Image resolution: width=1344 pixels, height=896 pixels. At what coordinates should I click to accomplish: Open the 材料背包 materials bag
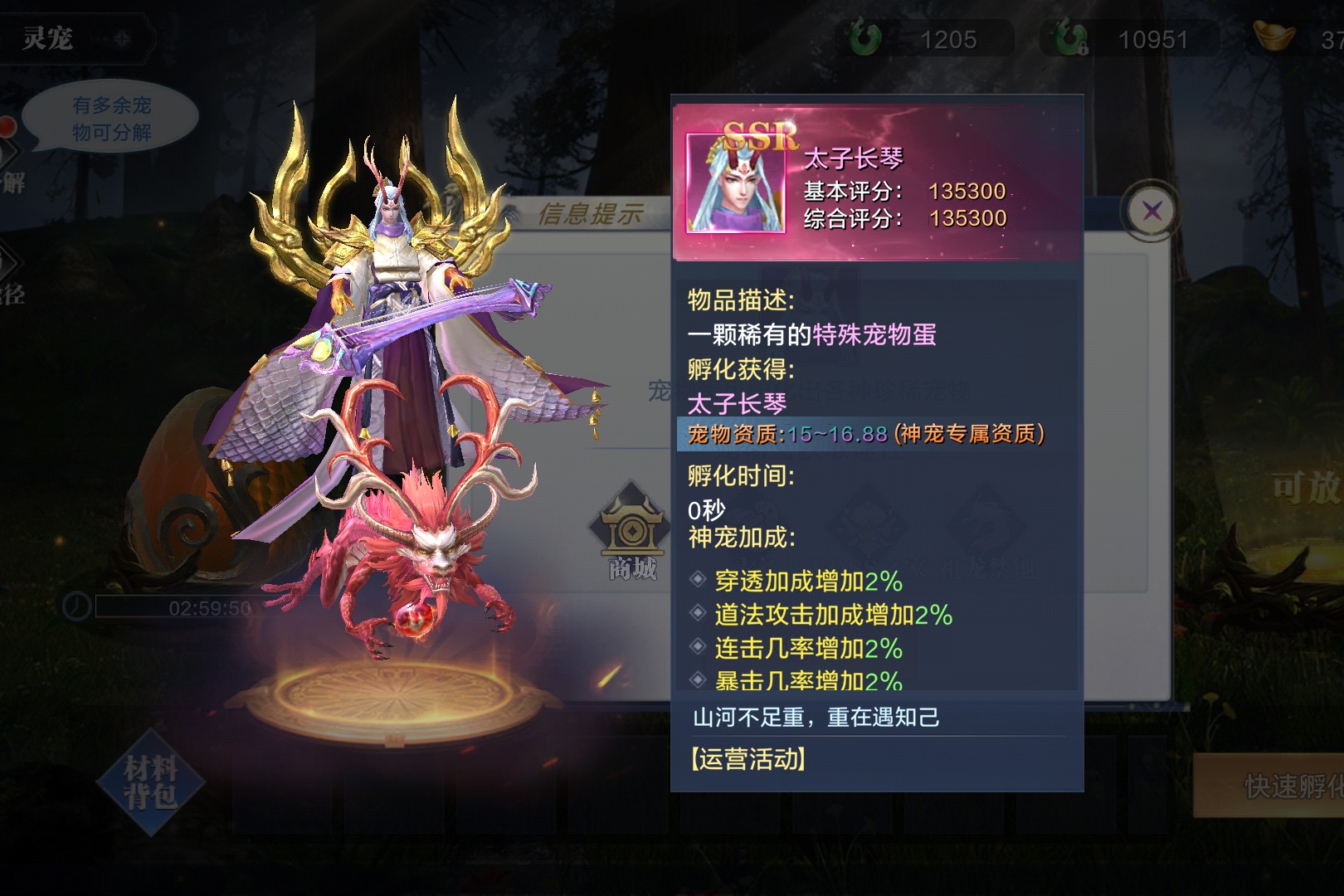coord(150,782)
